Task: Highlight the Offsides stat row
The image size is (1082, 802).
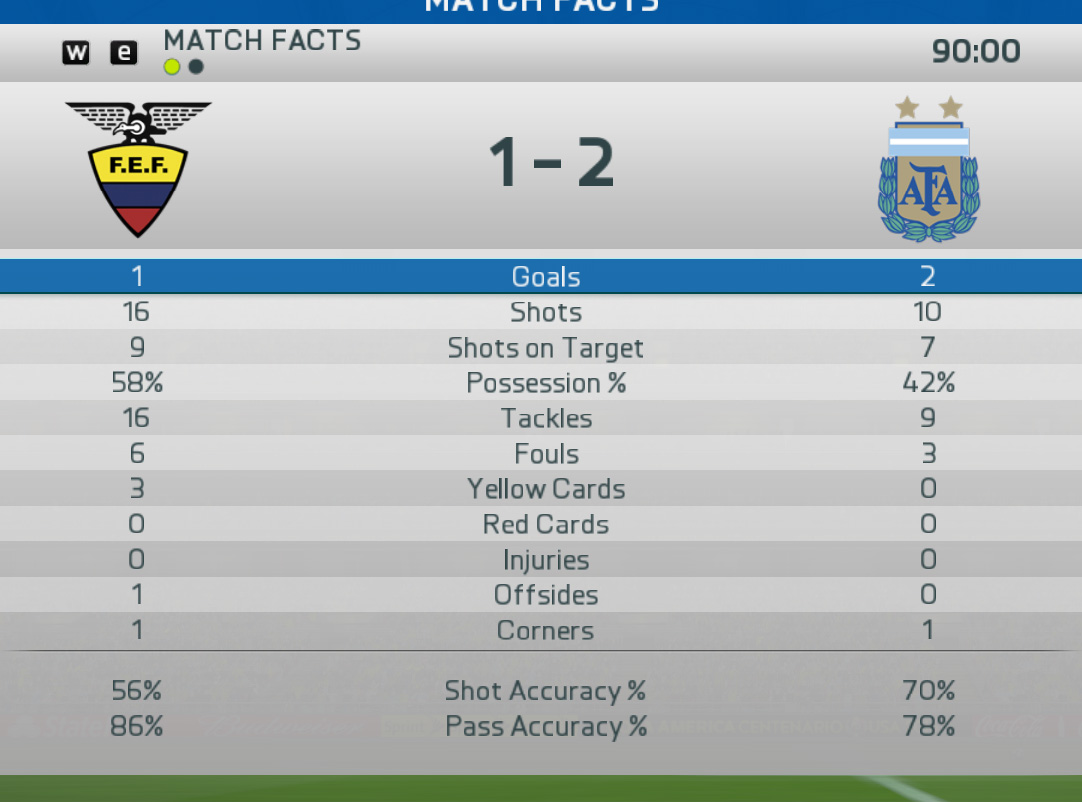Action: [x=545, y=595]
